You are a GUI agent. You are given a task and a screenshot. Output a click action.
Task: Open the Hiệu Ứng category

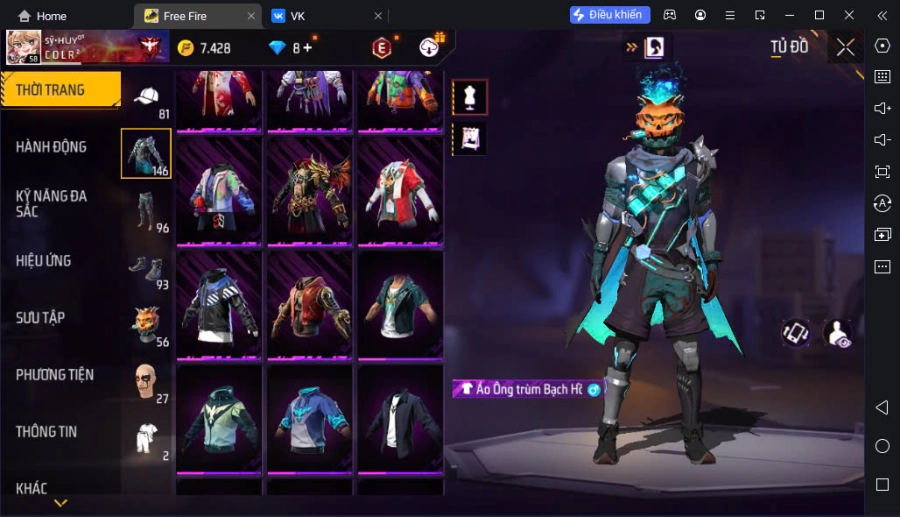[x=44, y=261]
